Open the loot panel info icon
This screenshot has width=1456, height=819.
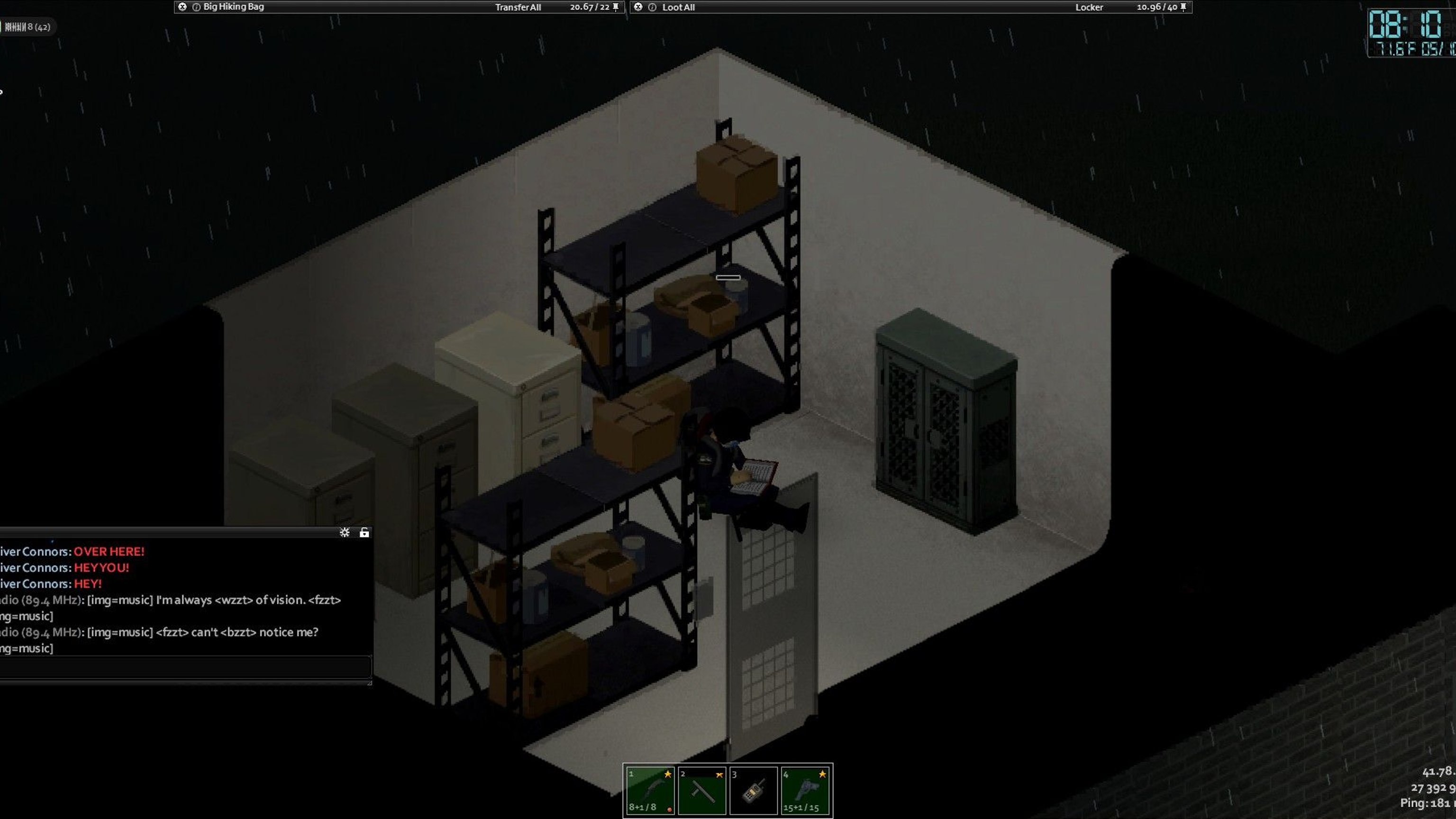click(x=652, y=8)
